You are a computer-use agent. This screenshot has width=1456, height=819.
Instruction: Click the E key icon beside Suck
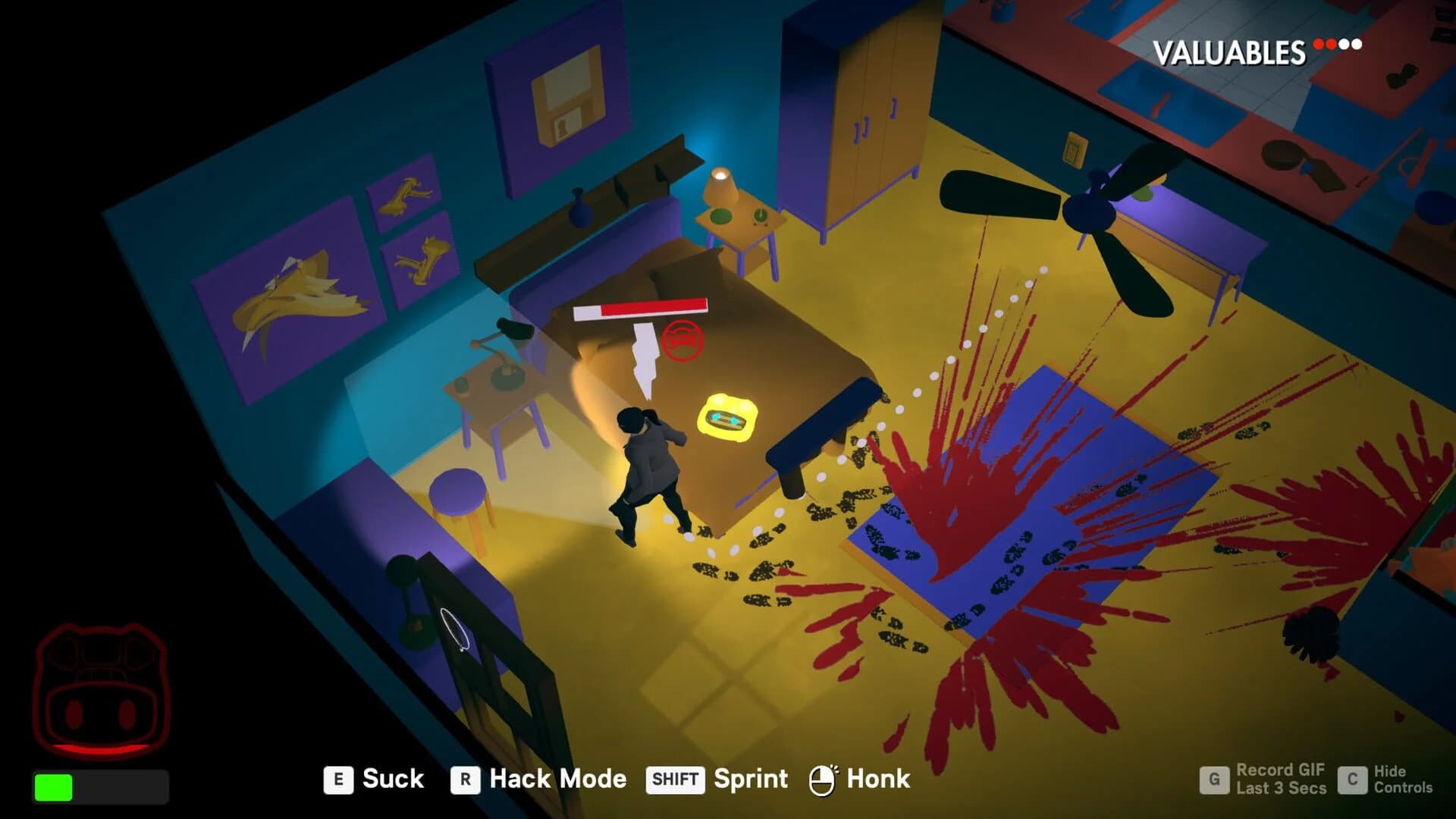[340, 779]
